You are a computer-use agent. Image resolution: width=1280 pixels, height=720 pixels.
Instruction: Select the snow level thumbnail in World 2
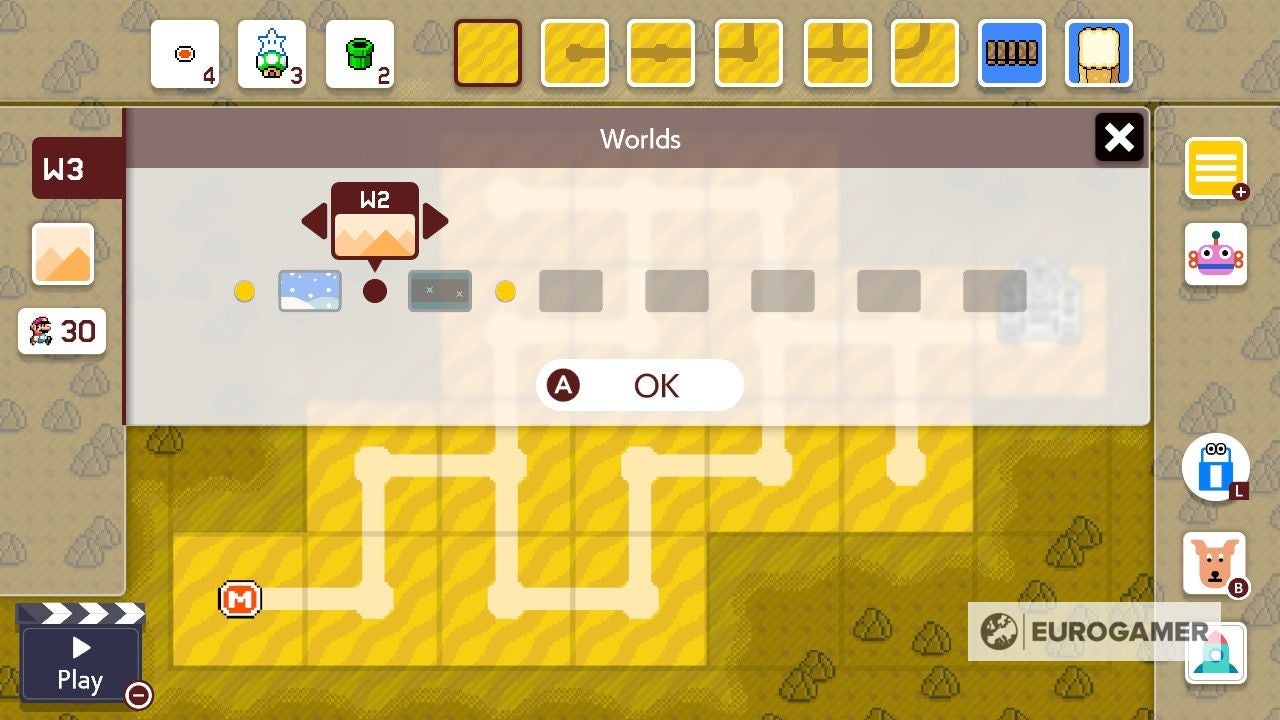[310, 290]
